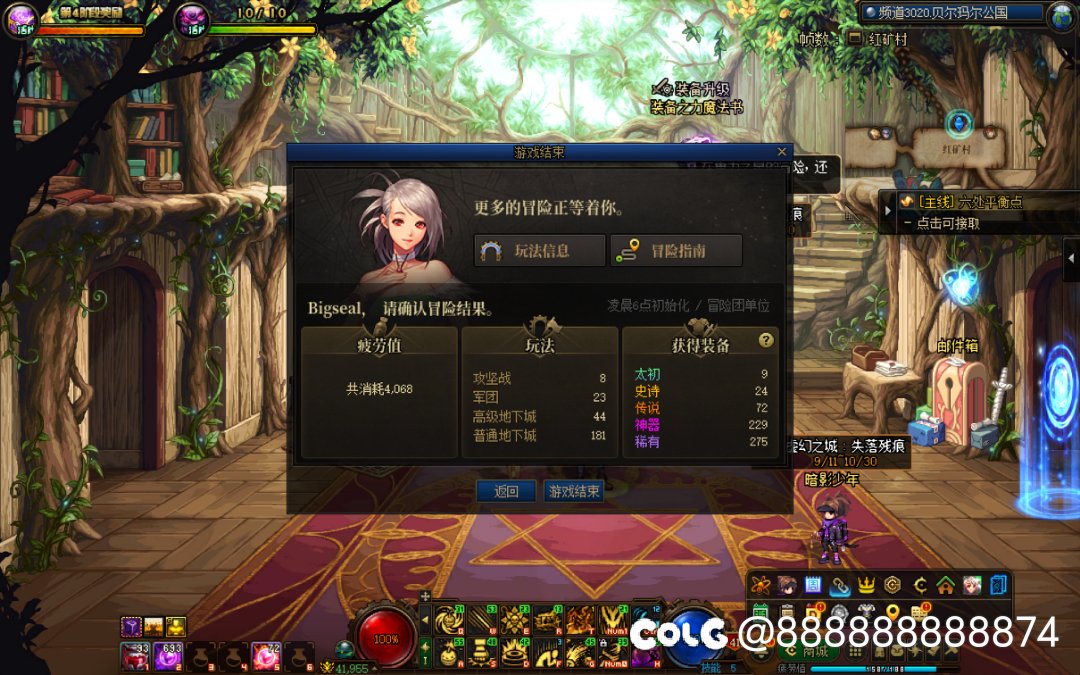Open the blue cards menu icon
The image size is (1080, 675).
pyautogui.click(x=998, y=585)
